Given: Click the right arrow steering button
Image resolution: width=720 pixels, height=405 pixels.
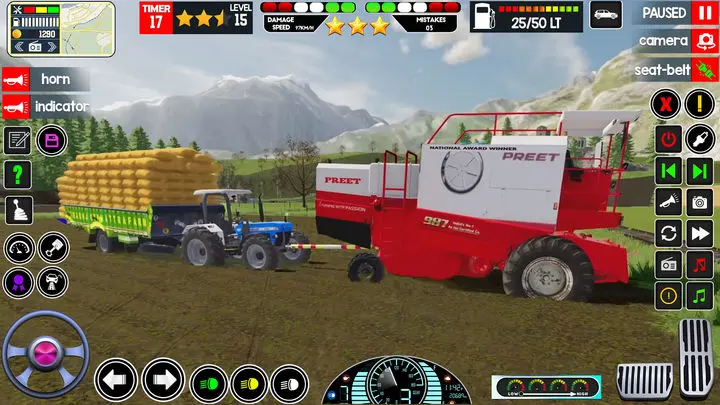Looking at the screenshot, I should tap(163, 380).
